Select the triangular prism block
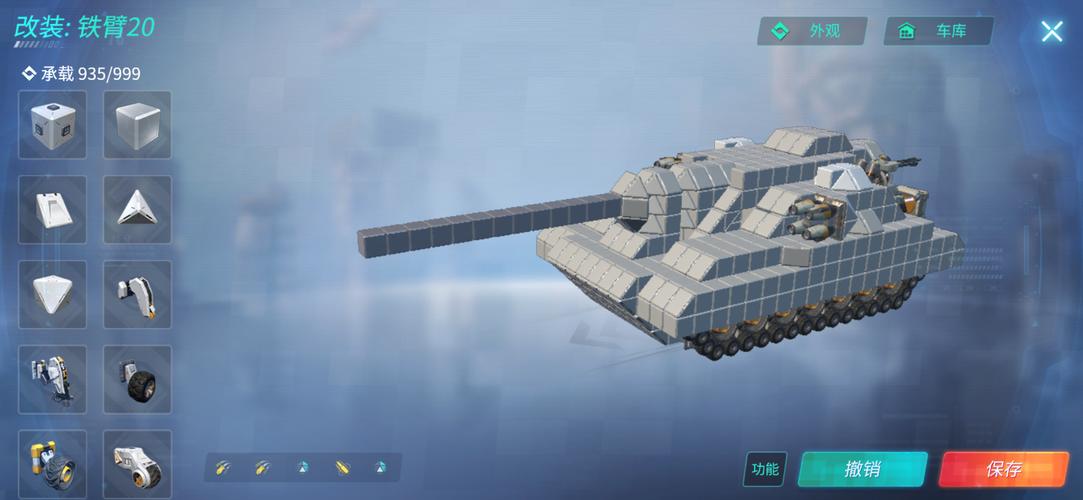Viewport: 1083px width, 500px height. [x=137, y=210]
